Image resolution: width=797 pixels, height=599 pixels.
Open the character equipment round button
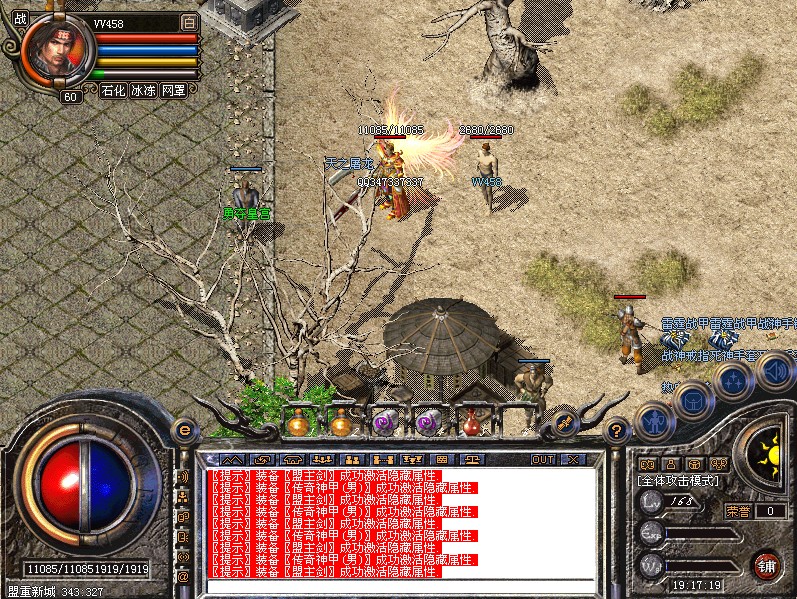tap(655, 420)
